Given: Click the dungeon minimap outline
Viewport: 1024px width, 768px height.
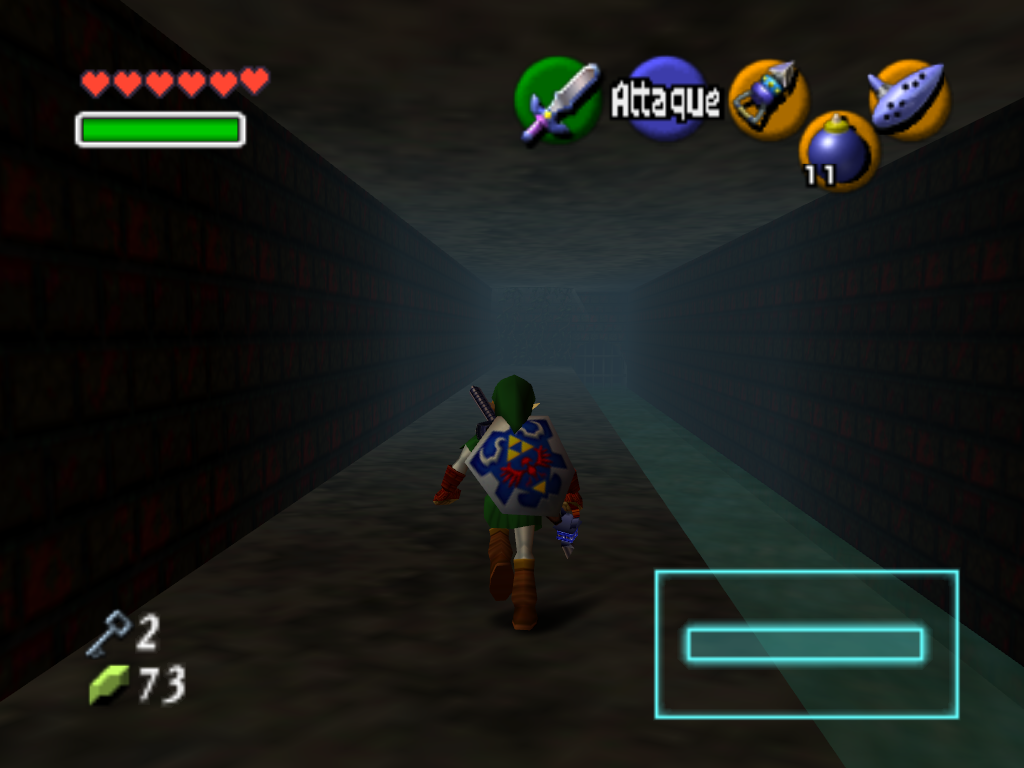Looking at the screenshot, I should point(806,644).
